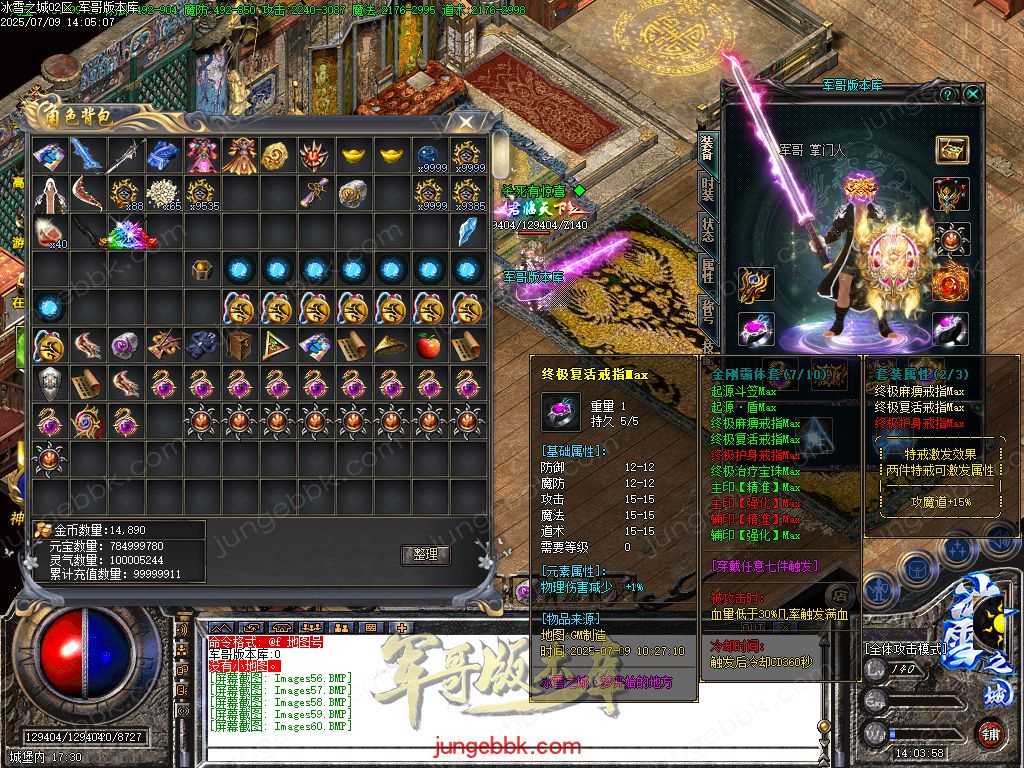Sort the backpack with the 整理 button
Screen dimensions: 1024x768
coord(426,555)
